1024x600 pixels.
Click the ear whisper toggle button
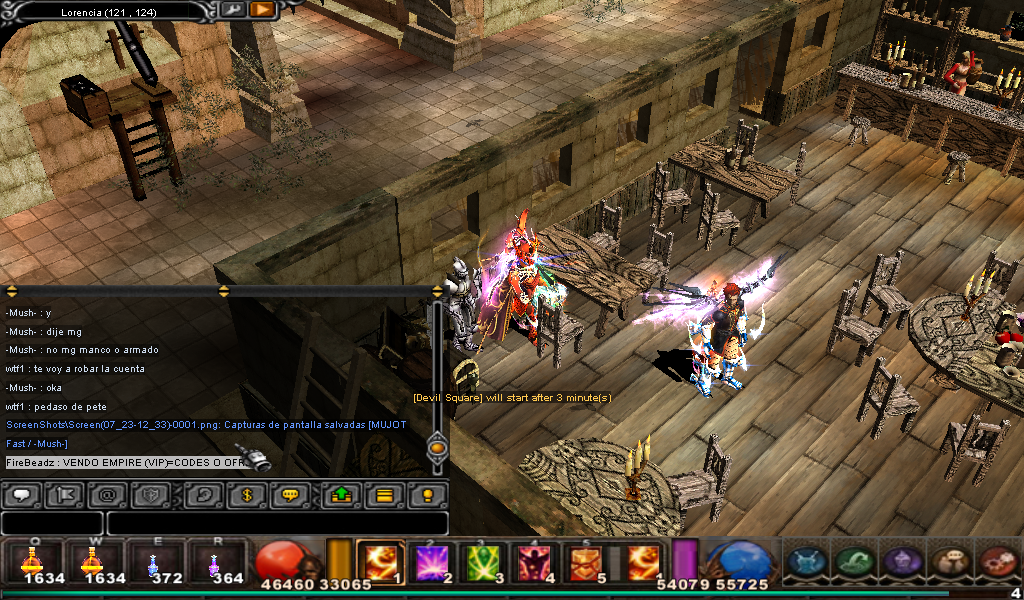[203, 495]
